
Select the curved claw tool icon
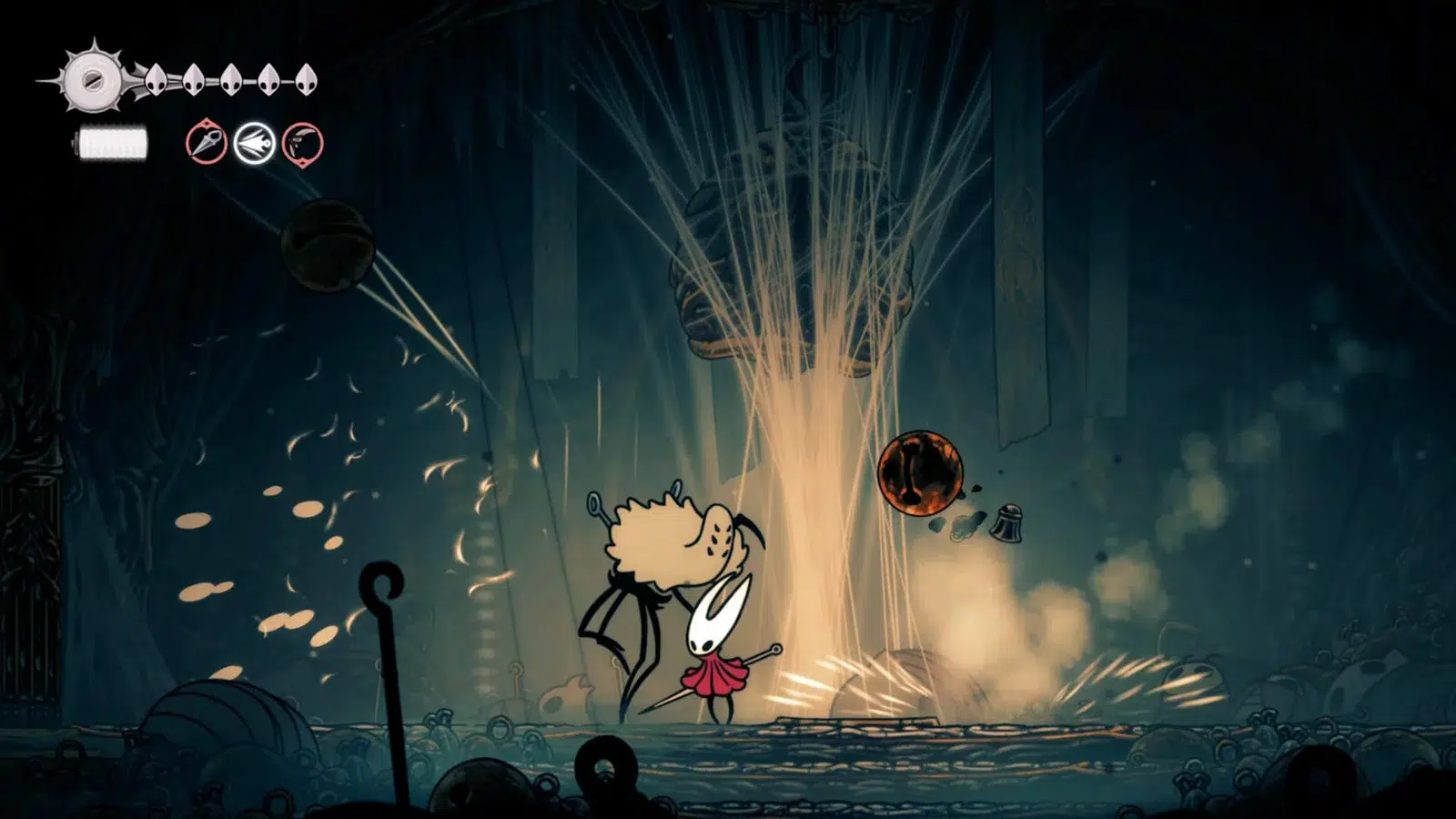click(x=303, y=144)
